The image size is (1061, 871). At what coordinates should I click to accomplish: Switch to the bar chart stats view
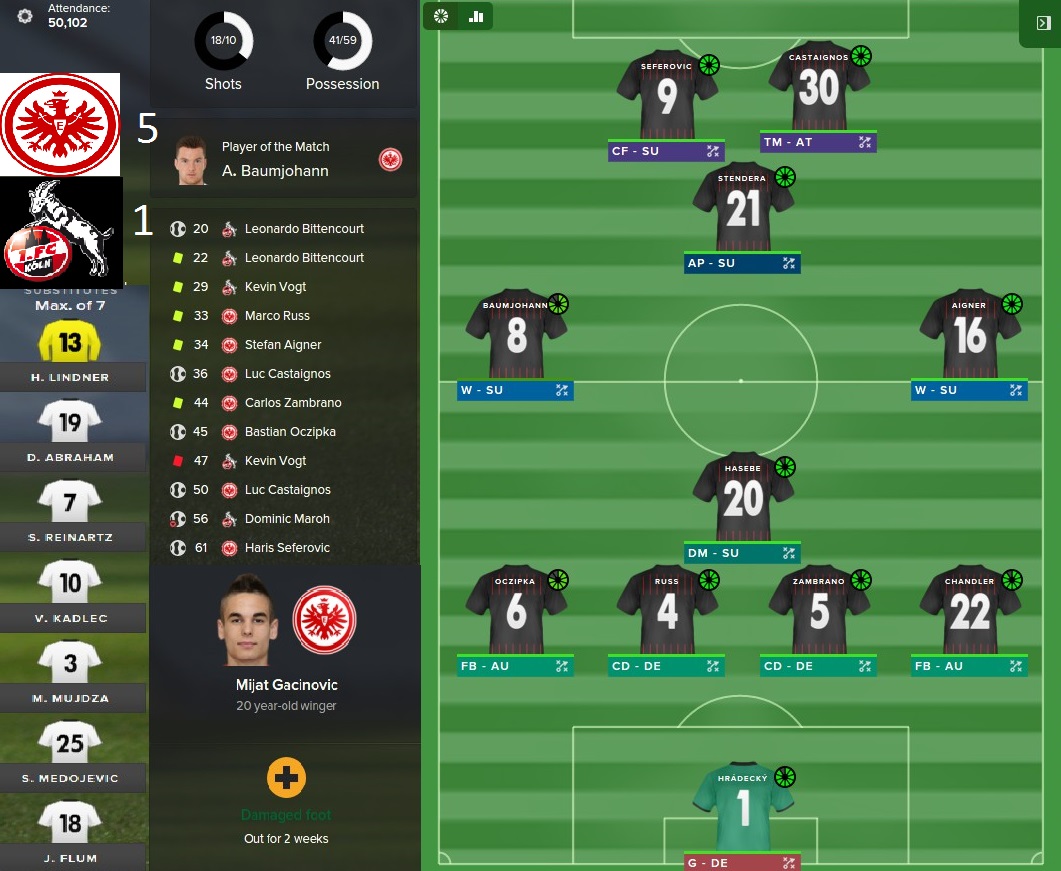click(476, 16)
